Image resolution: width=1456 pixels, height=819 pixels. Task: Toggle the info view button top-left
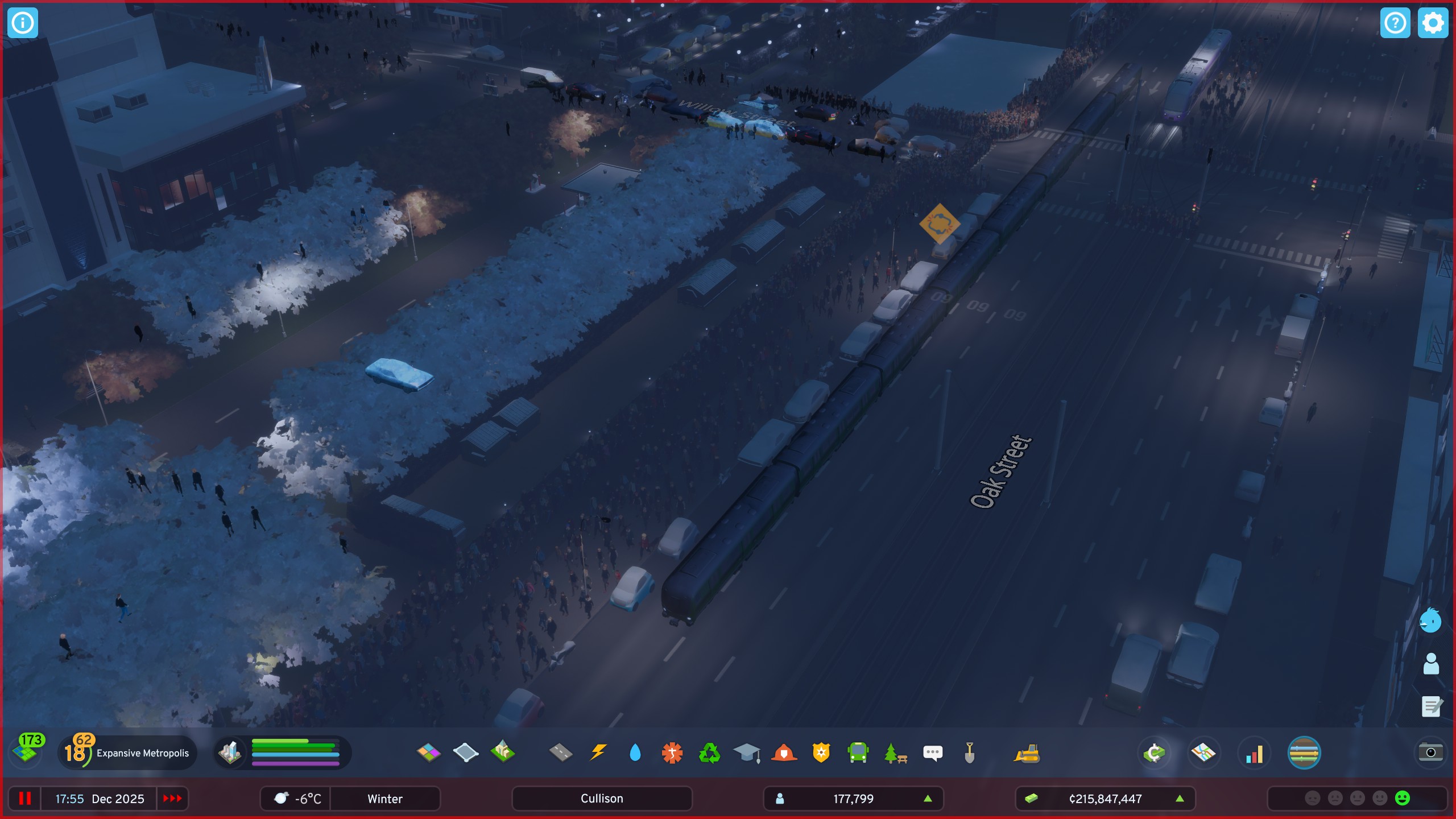23,23
